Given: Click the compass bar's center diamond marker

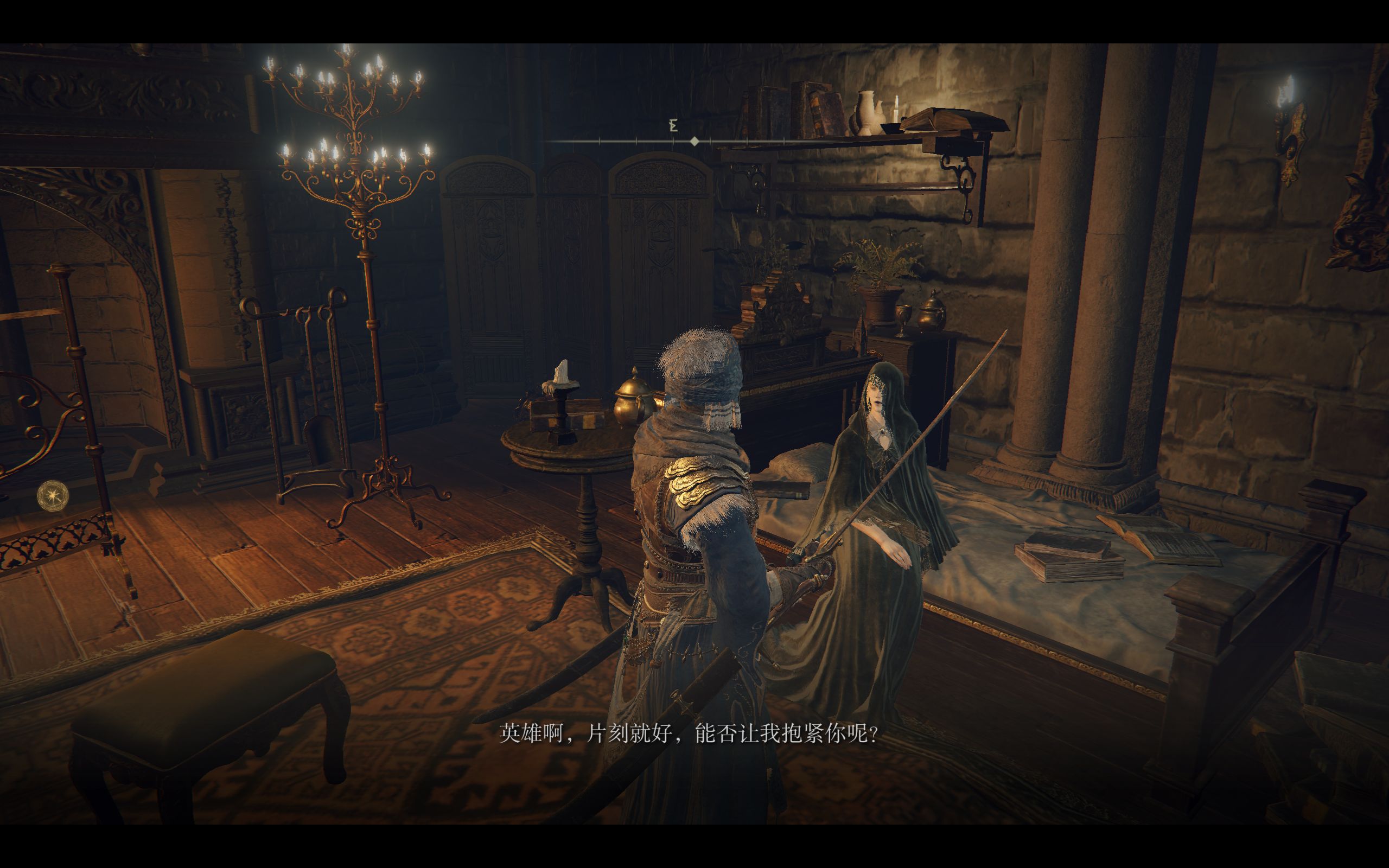Looking at the screenshot, I should tap(694, 141).
